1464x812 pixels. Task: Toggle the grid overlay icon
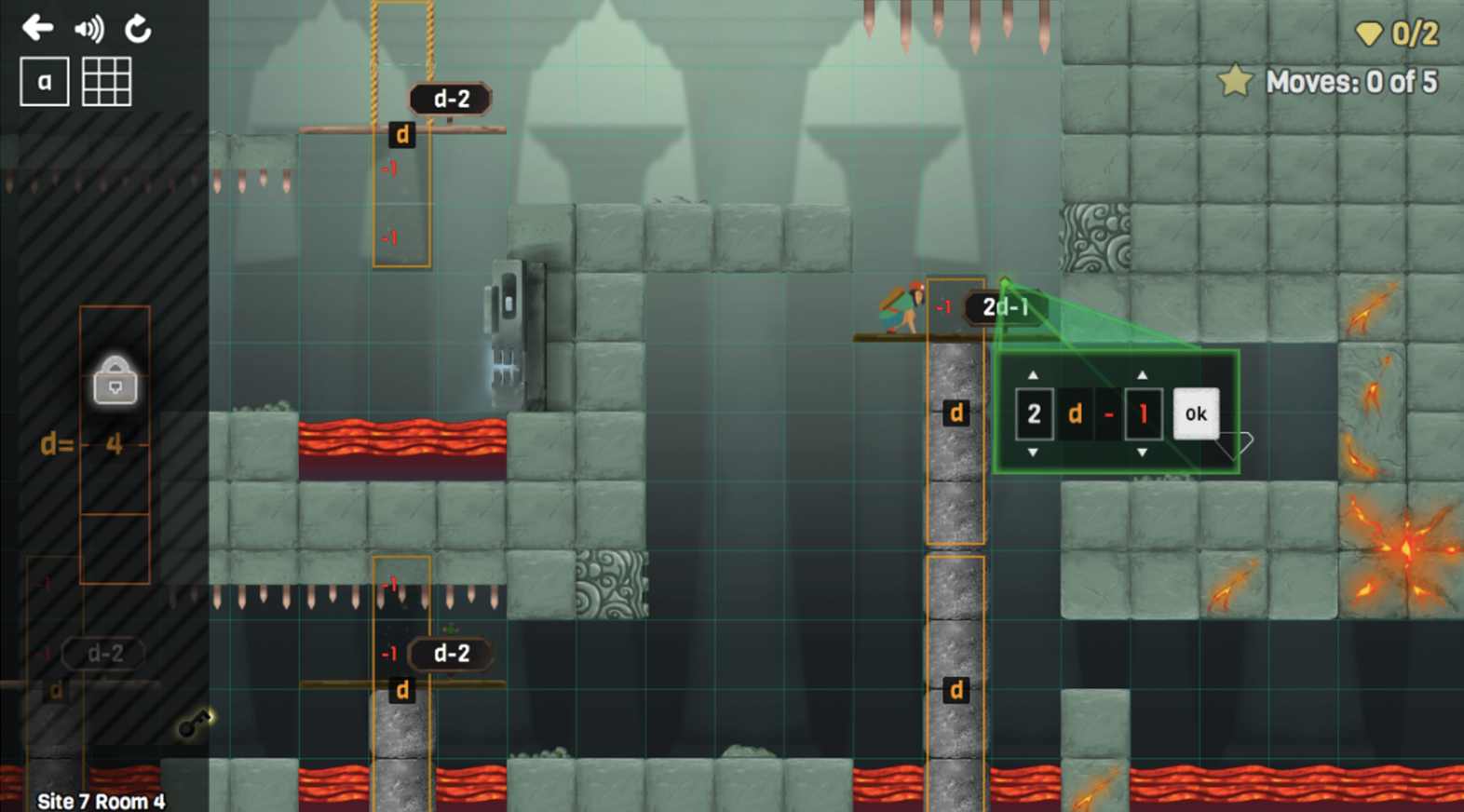pos(106,82)
